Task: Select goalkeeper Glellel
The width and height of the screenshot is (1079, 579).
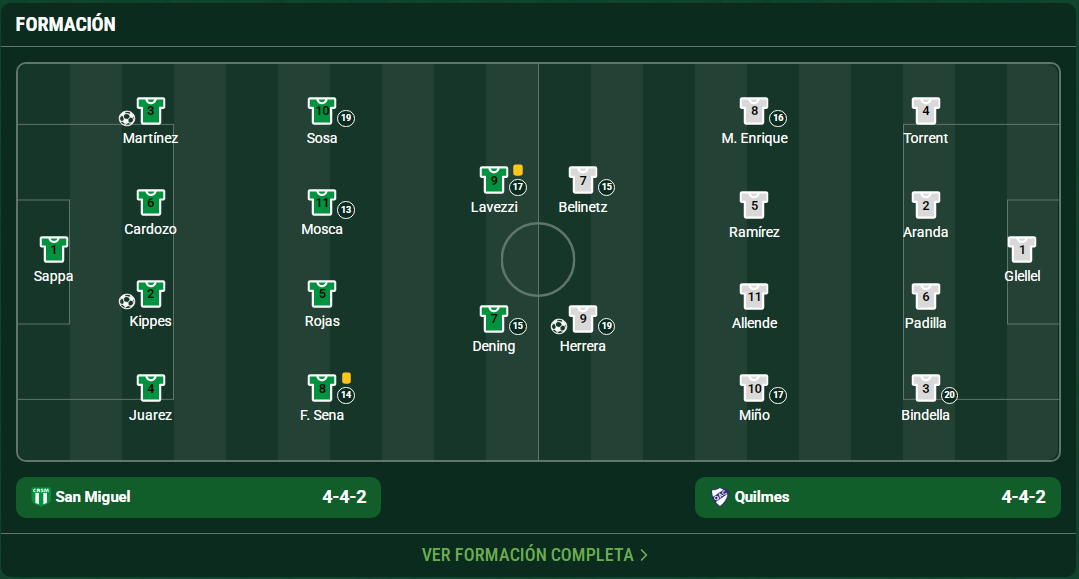Action: 1022,250
